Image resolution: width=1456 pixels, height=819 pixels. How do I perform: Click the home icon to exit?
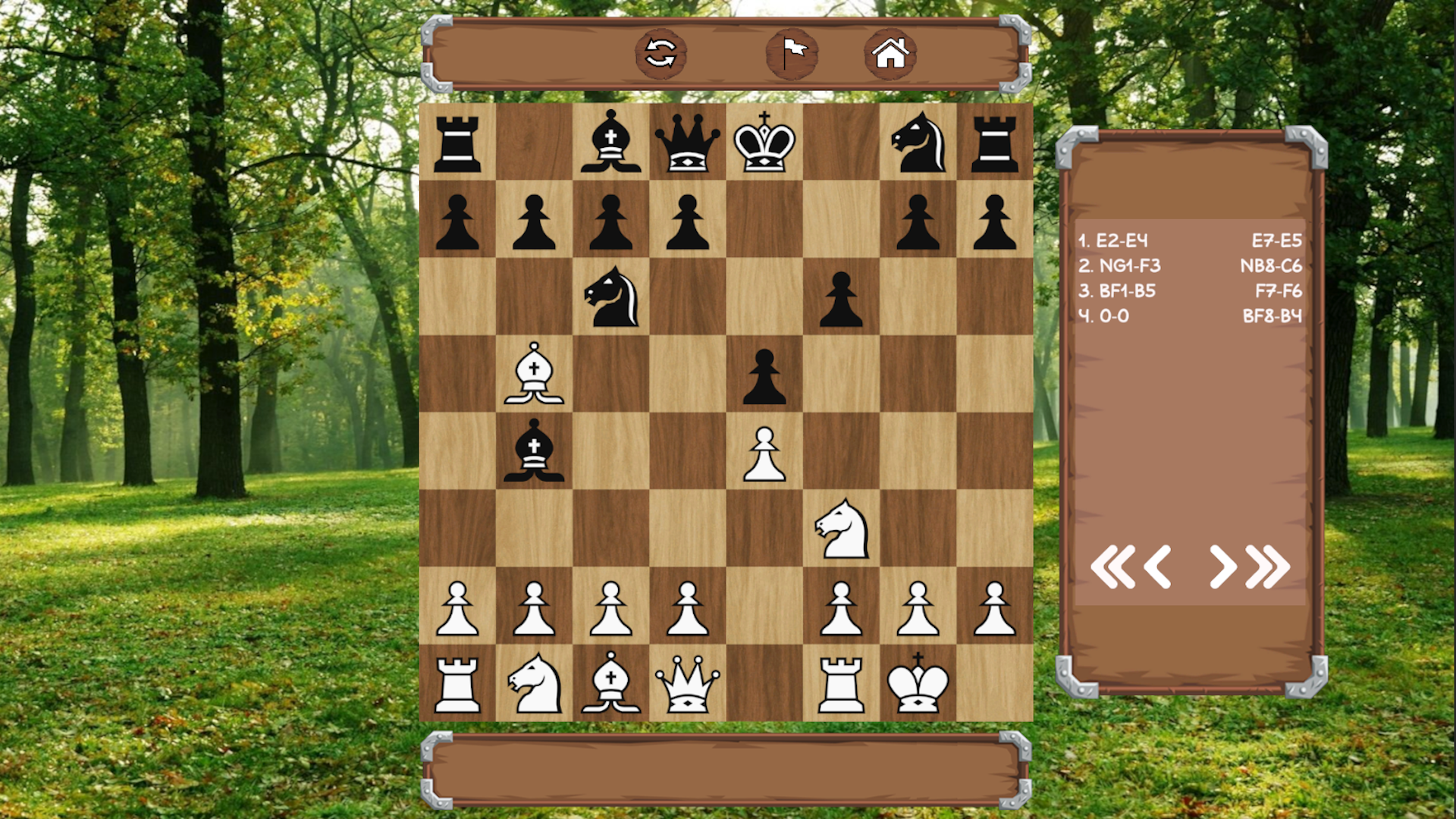(x=892, y=53)
